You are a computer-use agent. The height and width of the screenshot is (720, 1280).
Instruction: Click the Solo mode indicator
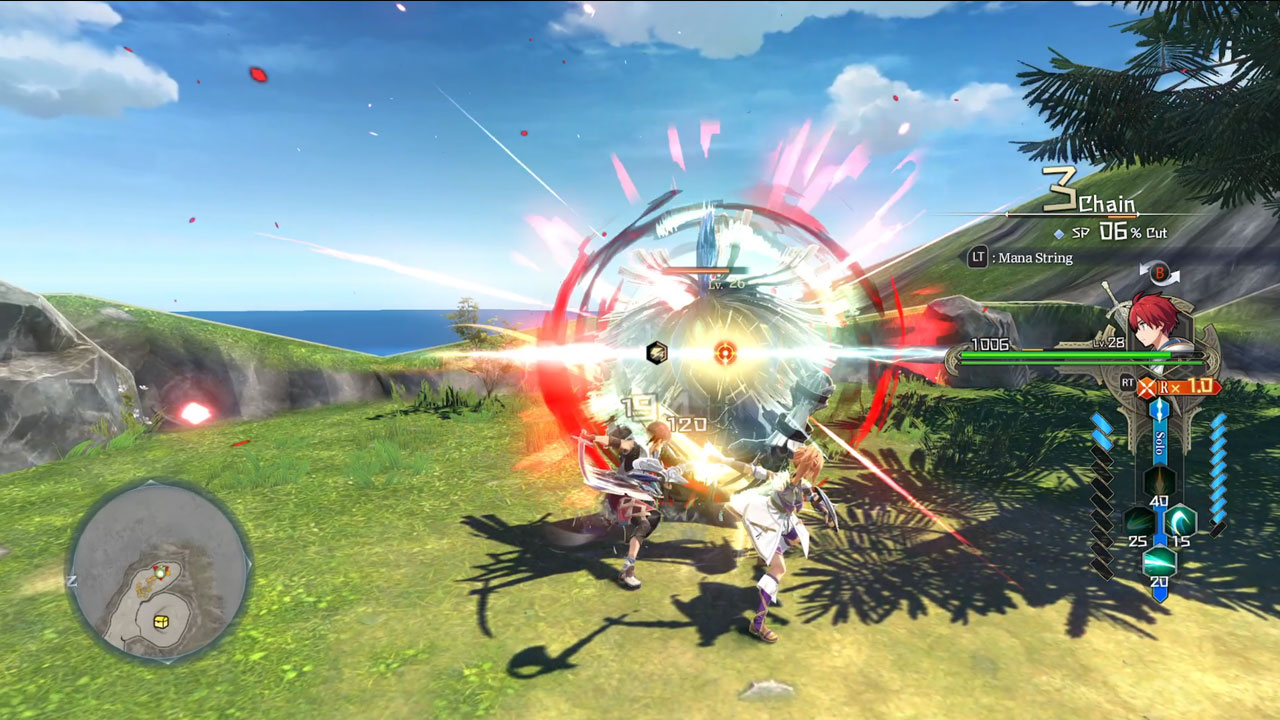tap(1160, 441)
